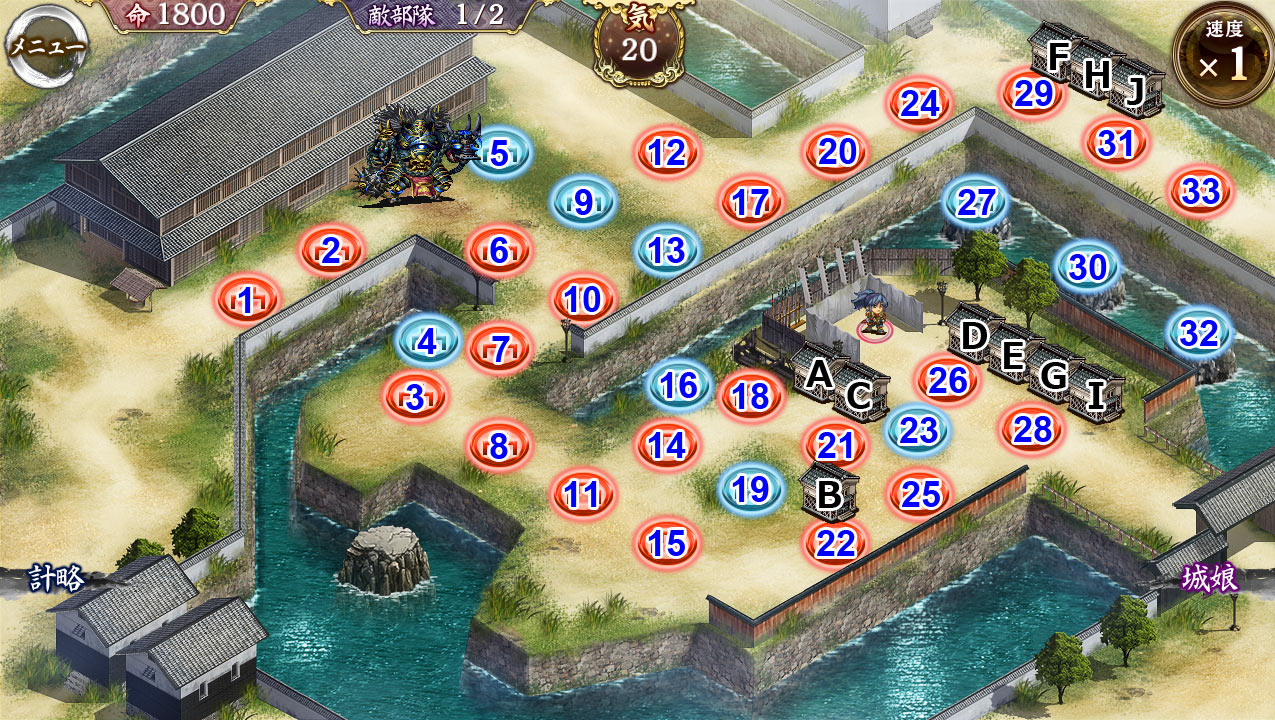Select red placement tile number 33
This screenshot has height=720, width=1275.
(1200, 191)
